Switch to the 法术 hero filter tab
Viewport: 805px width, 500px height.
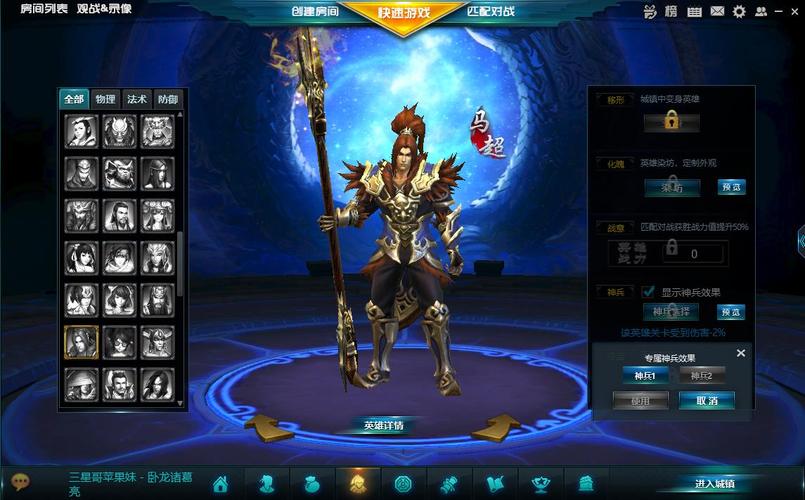coord(137,99)
